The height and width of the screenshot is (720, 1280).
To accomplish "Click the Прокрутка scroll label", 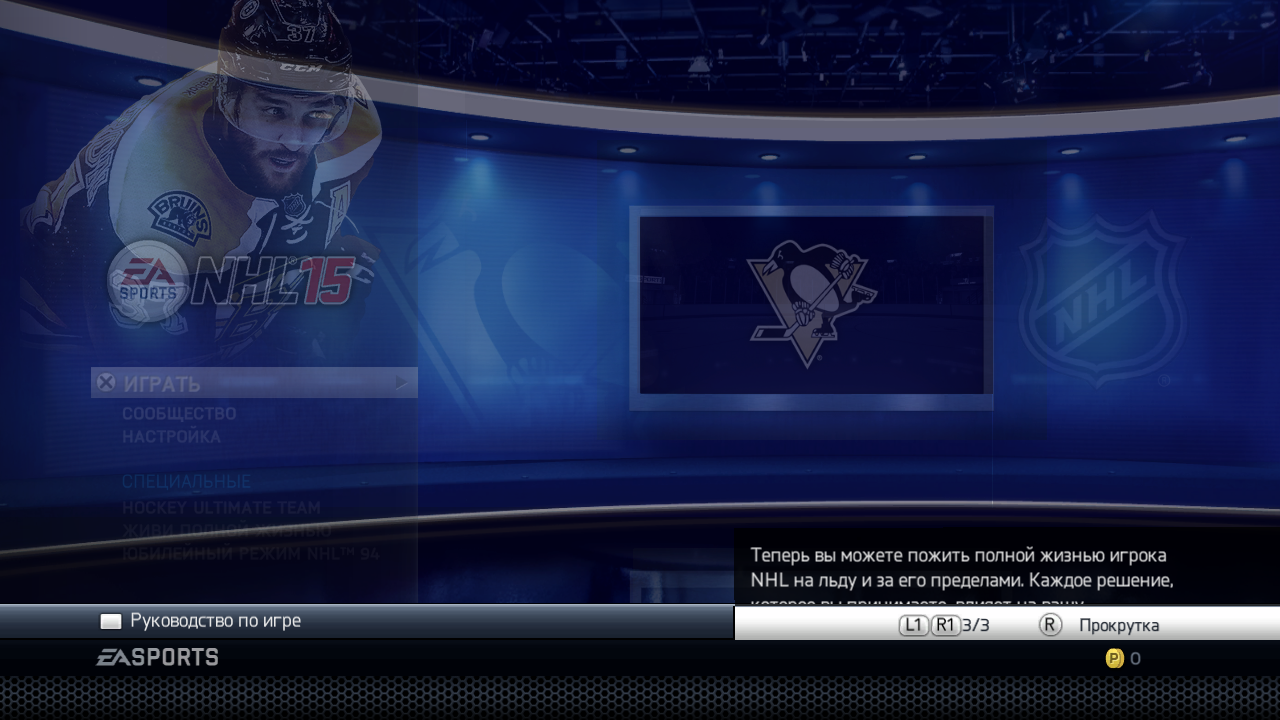I will (x=1118, y=626).
